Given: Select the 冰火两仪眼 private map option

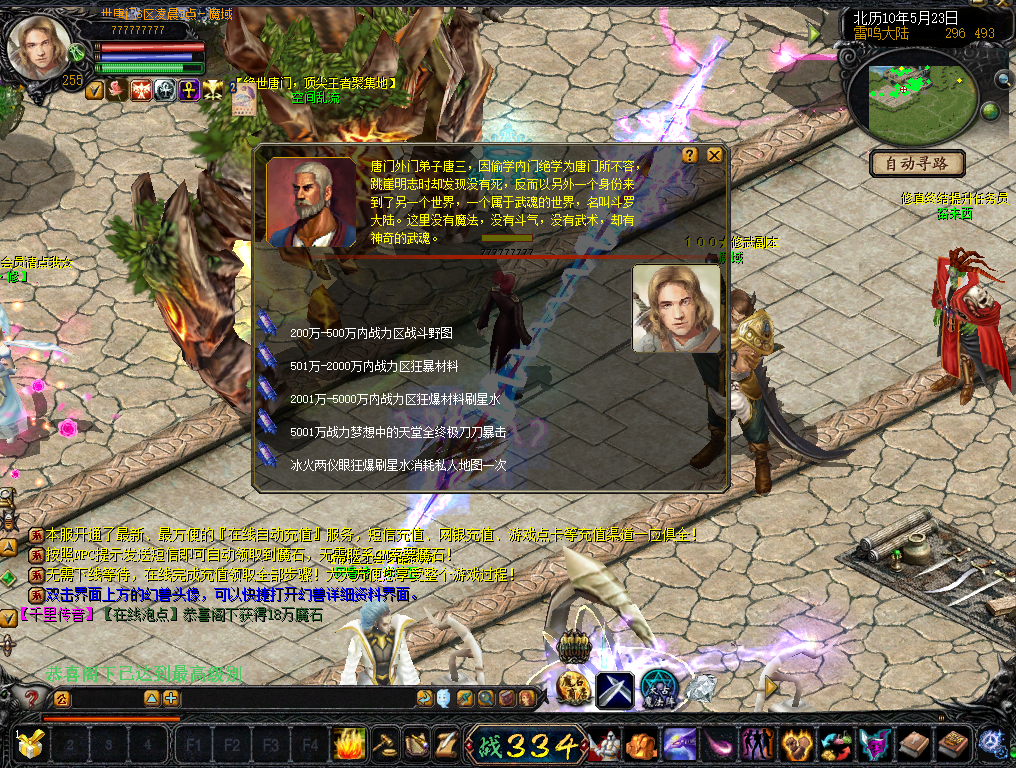Looking at the screenshot, I should pyautogui.click(x=397, y=465).
